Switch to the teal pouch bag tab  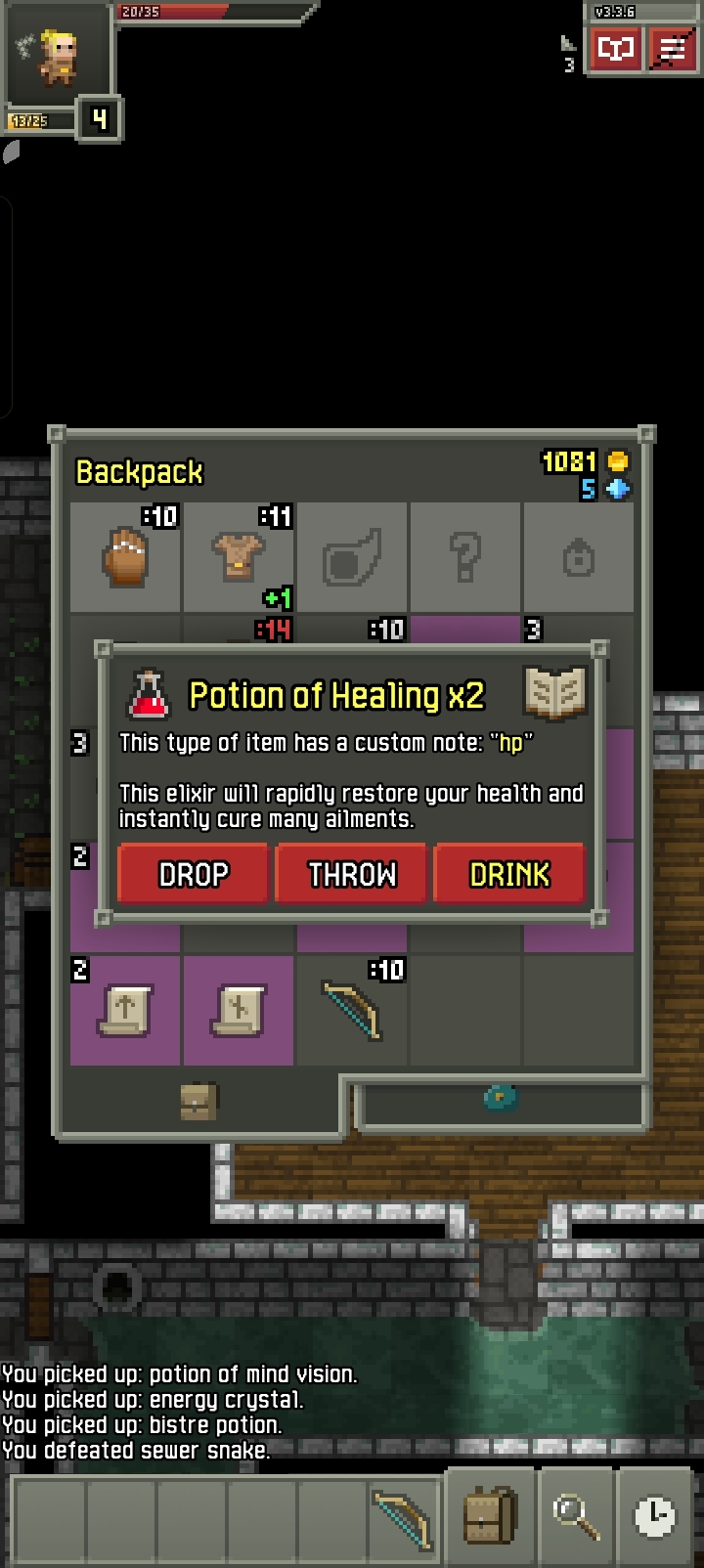tap(501, 1098)
